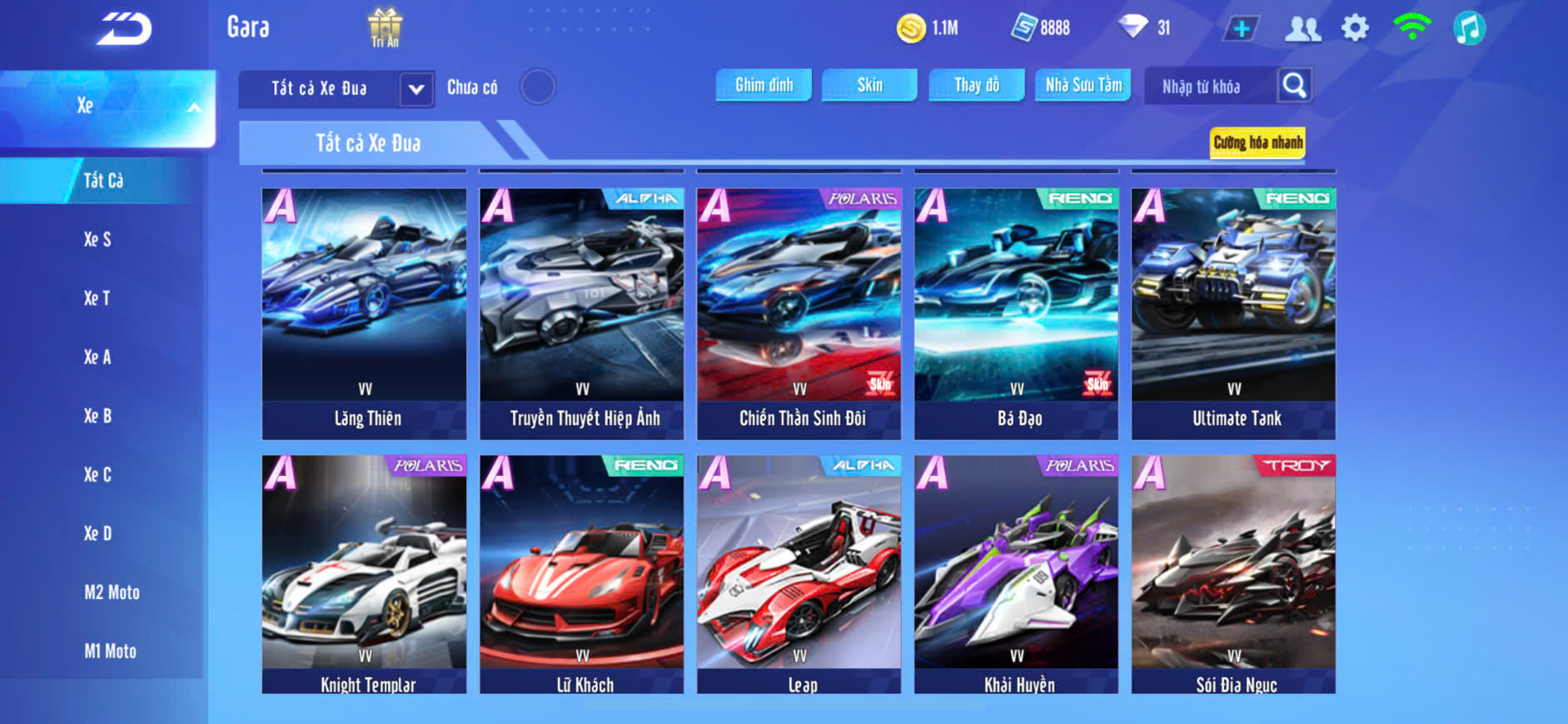Select the Lăng Thiên car card

pyautogui.click(x=365, y=313)
